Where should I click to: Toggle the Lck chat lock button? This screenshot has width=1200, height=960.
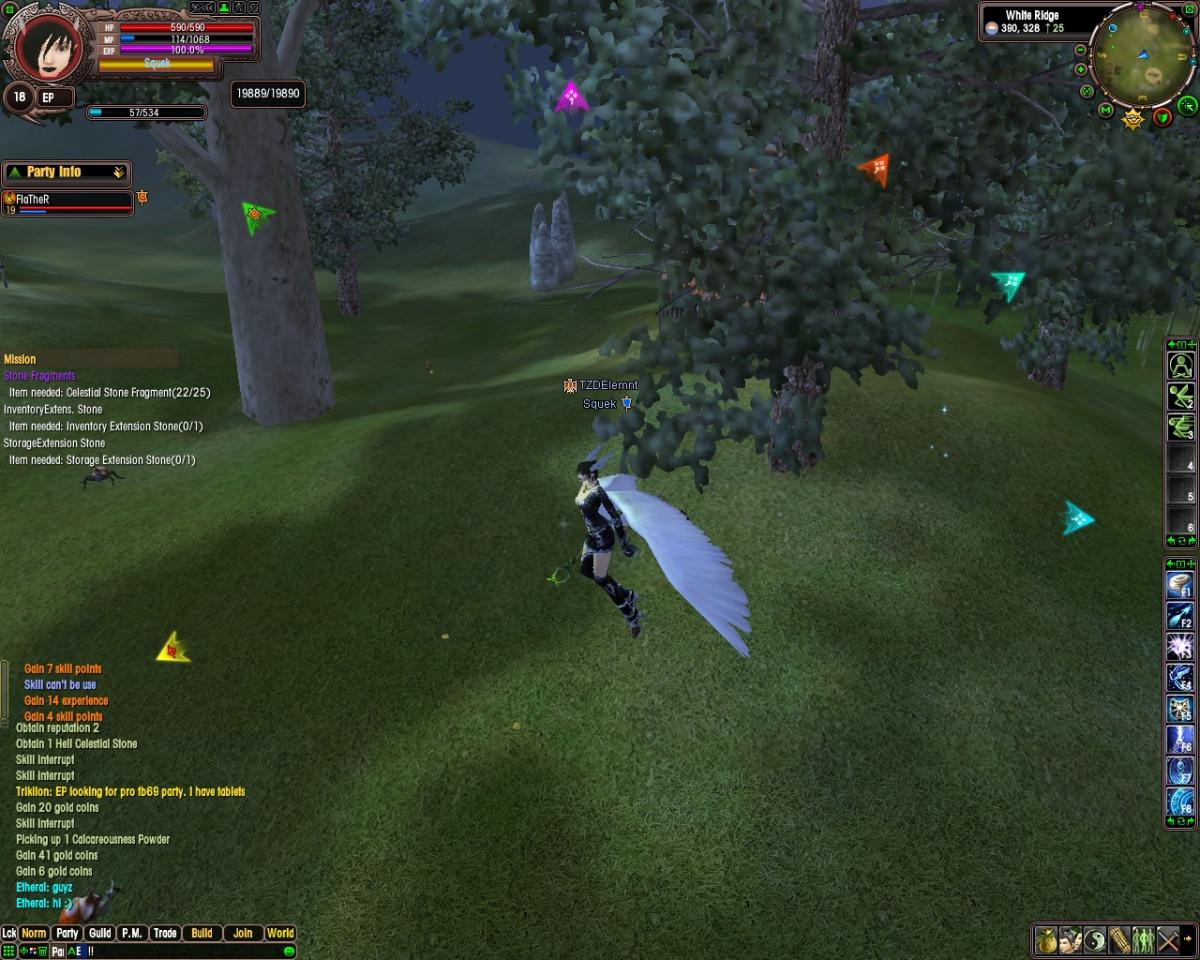click(x=9, y=933)
